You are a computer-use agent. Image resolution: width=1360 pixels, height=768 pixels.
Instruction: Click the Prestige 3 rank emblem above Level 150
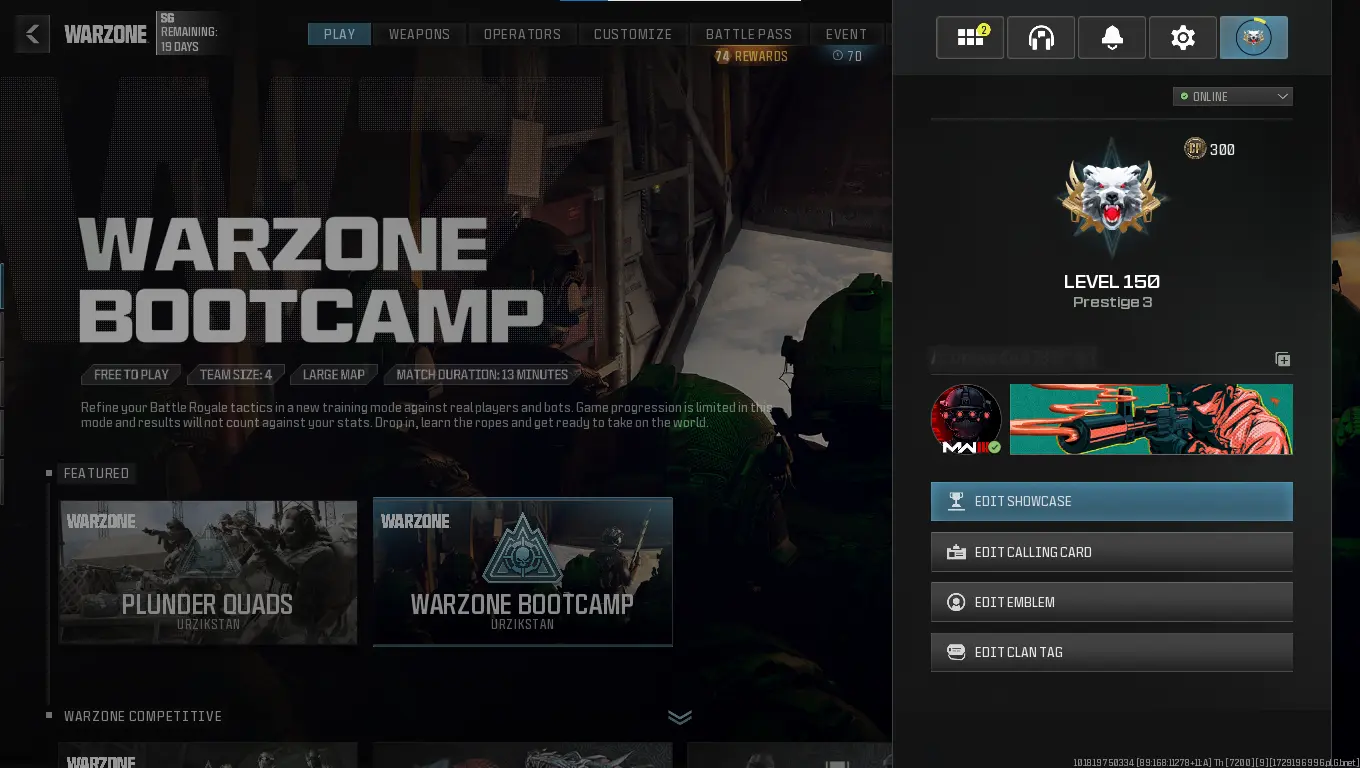(x=1112, y=196)
